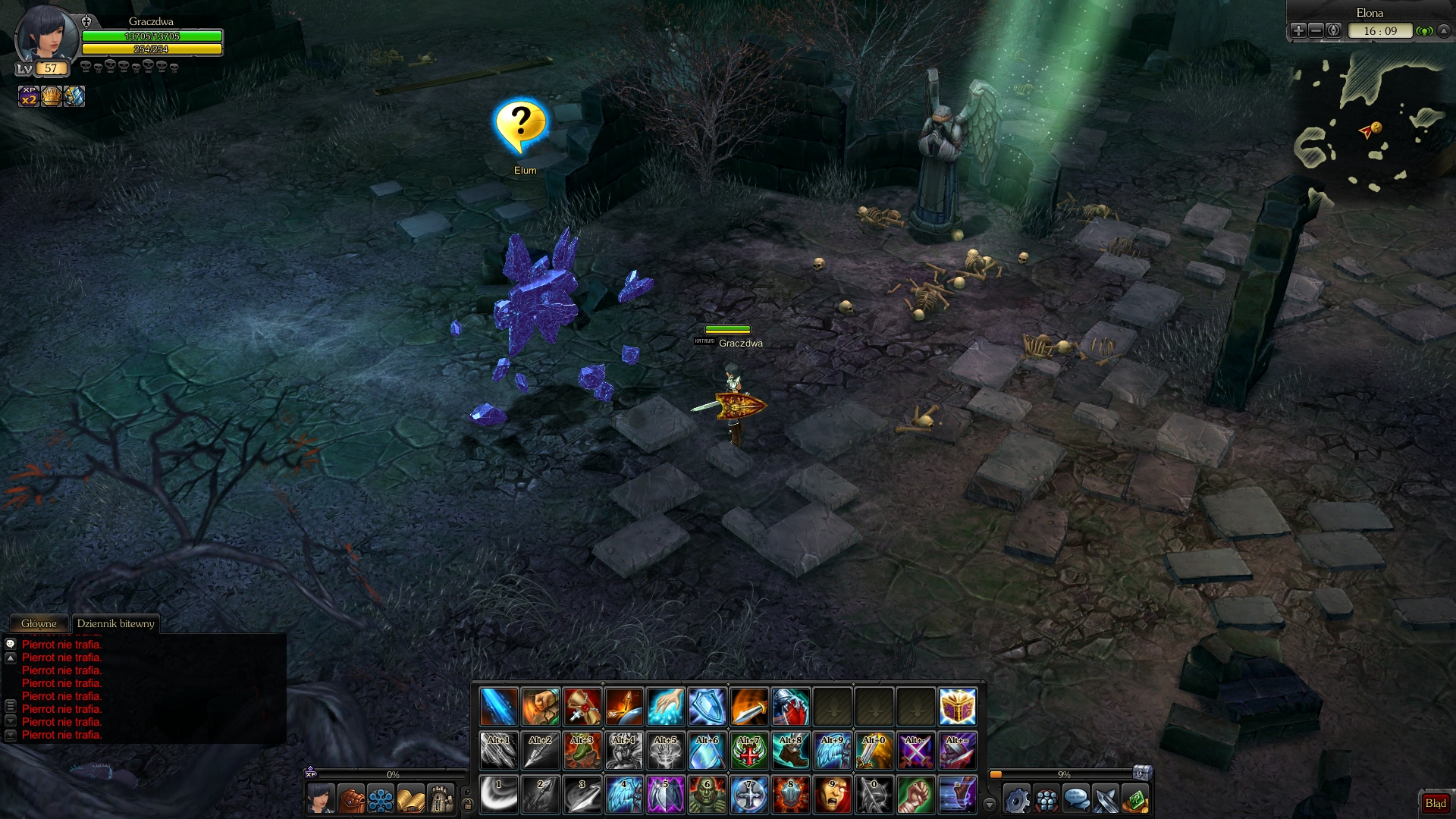Open the green gem and coins shop
This screenshot has width=1456, height=819.
point(1135,799)
